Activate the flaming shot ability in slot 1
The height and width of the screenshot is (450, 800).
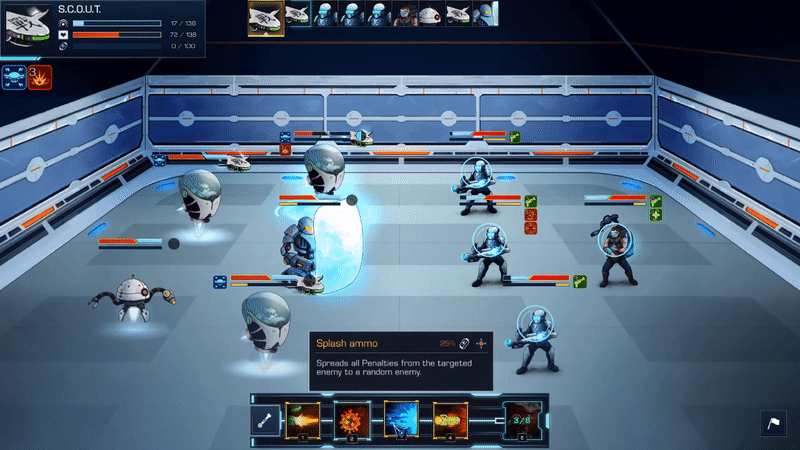click(301, 418)
